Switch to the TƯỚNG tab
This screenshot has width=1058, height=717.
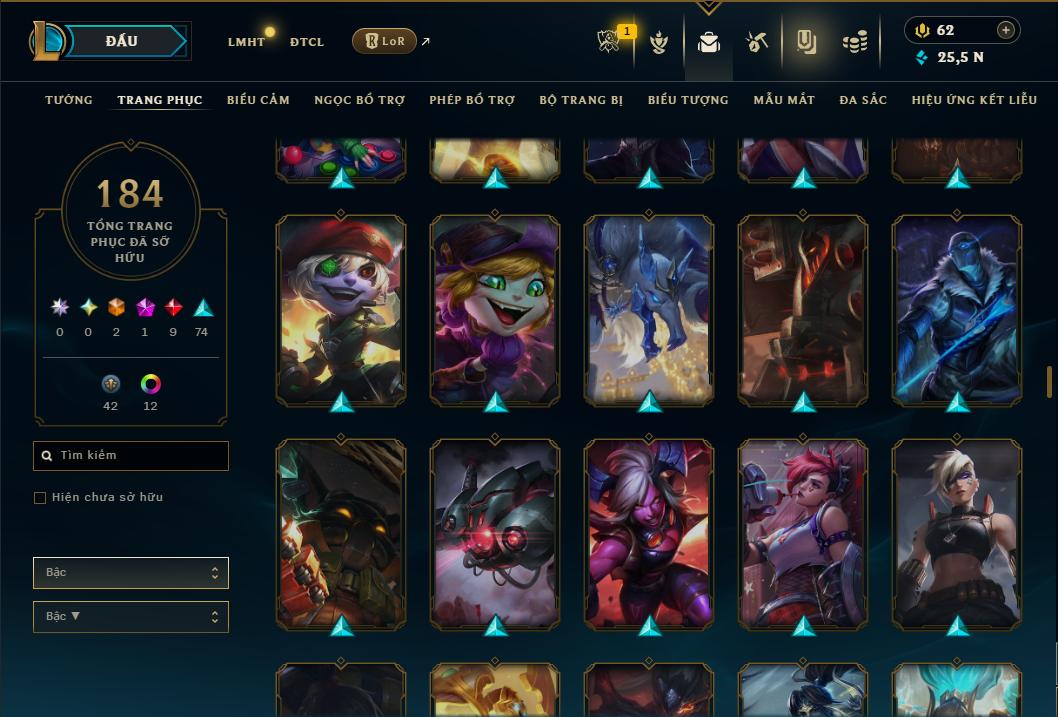(x=69, y=100)
